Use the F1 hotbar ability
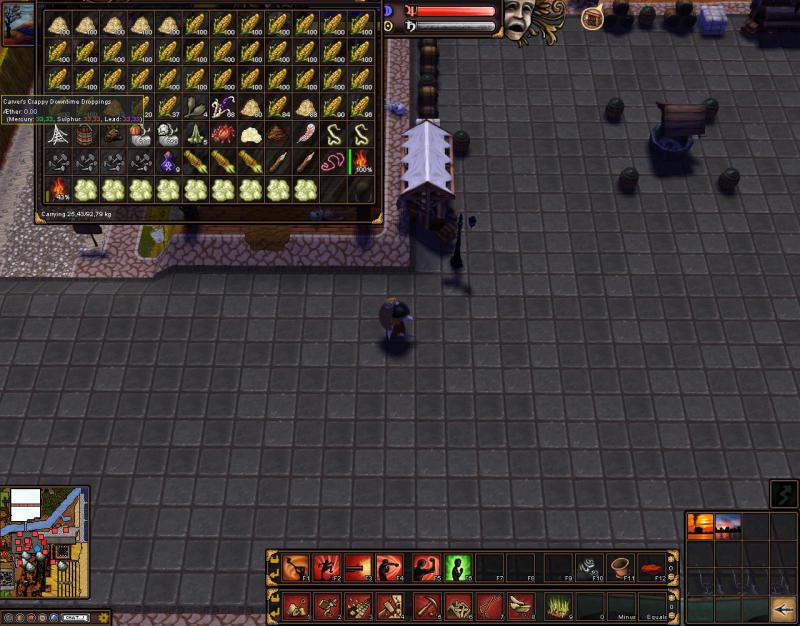The height and width of the screenshot is (626, 800). (295, 568)
